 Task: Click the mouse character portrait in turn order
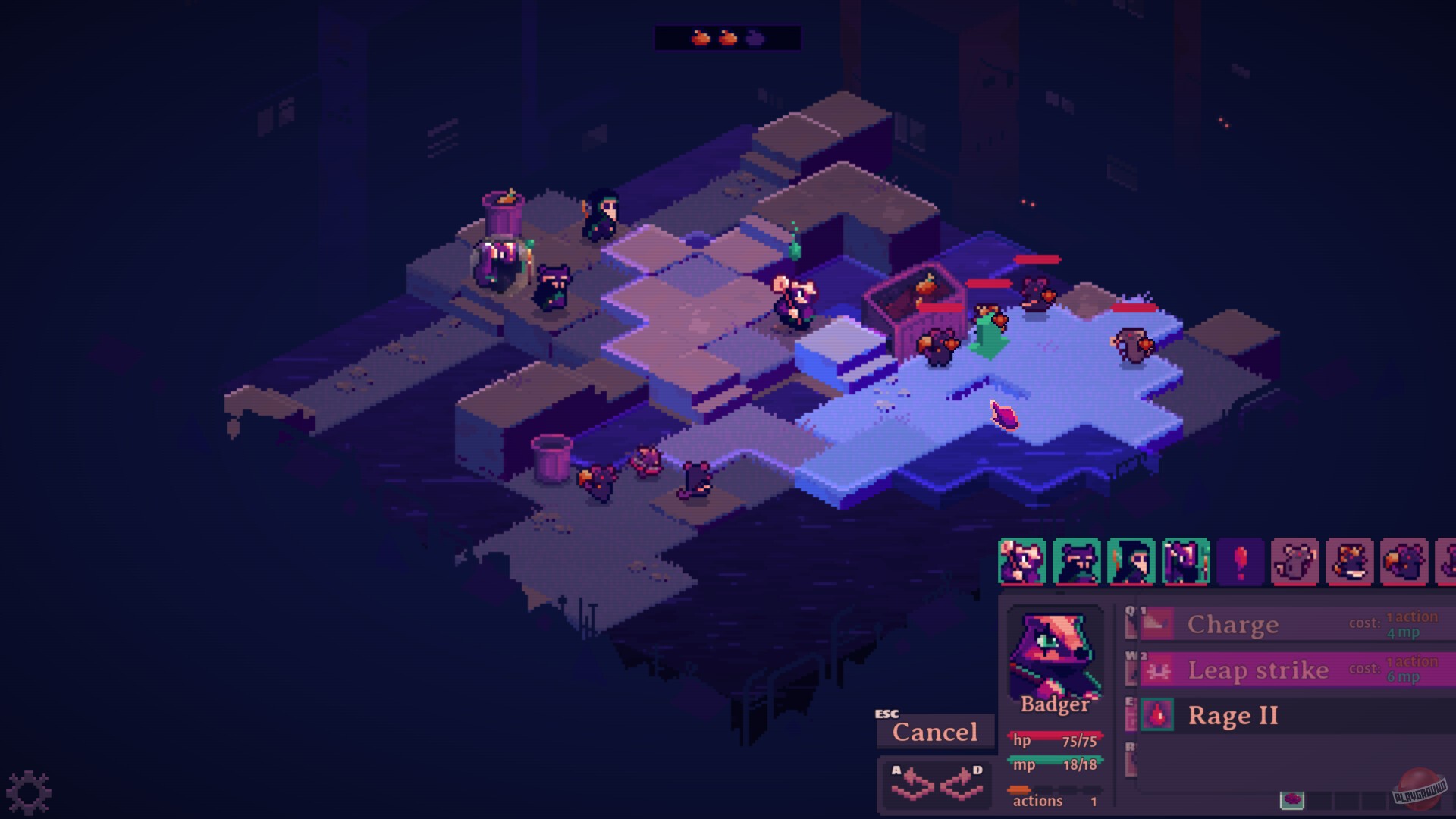[1023, 563]
